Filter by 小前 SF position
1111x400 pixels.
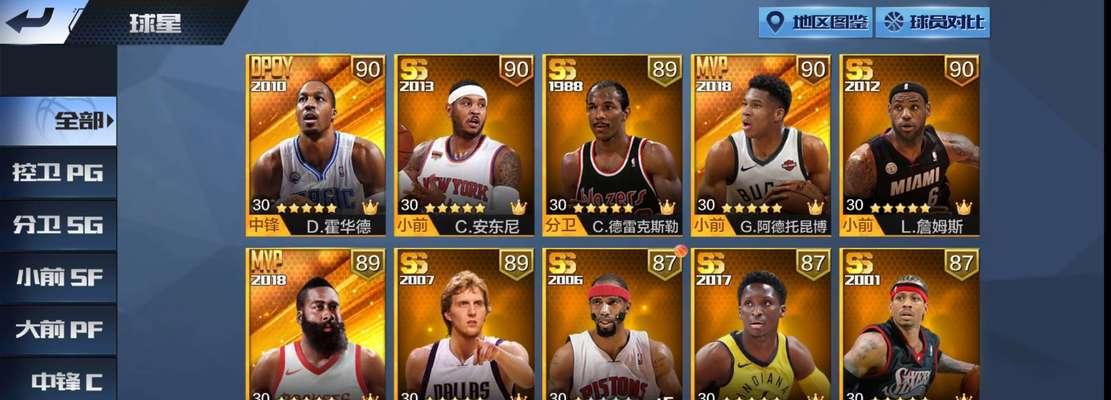click(x=58, y=277)
